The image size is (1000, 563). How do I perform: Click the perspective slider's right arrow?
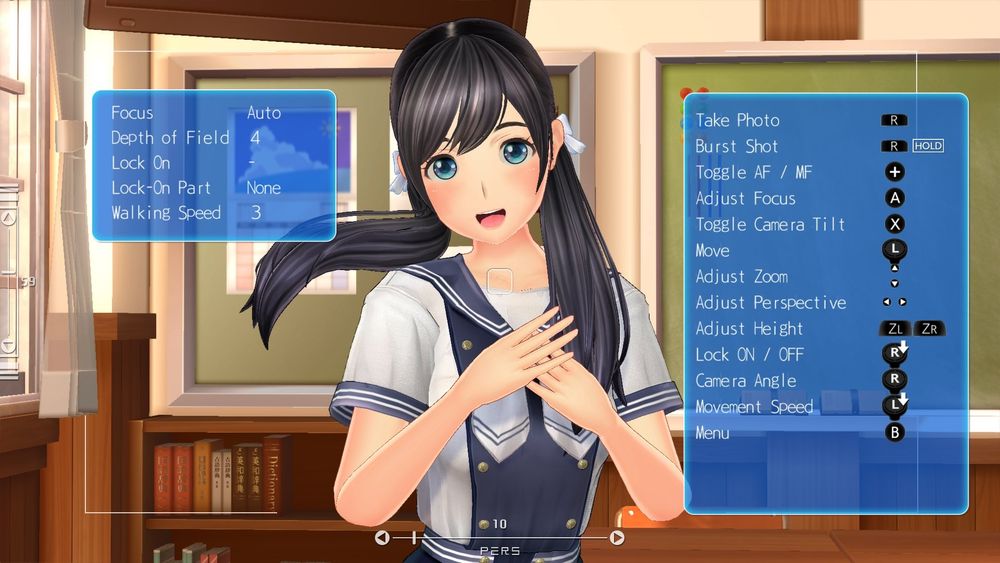click(617, 538)
